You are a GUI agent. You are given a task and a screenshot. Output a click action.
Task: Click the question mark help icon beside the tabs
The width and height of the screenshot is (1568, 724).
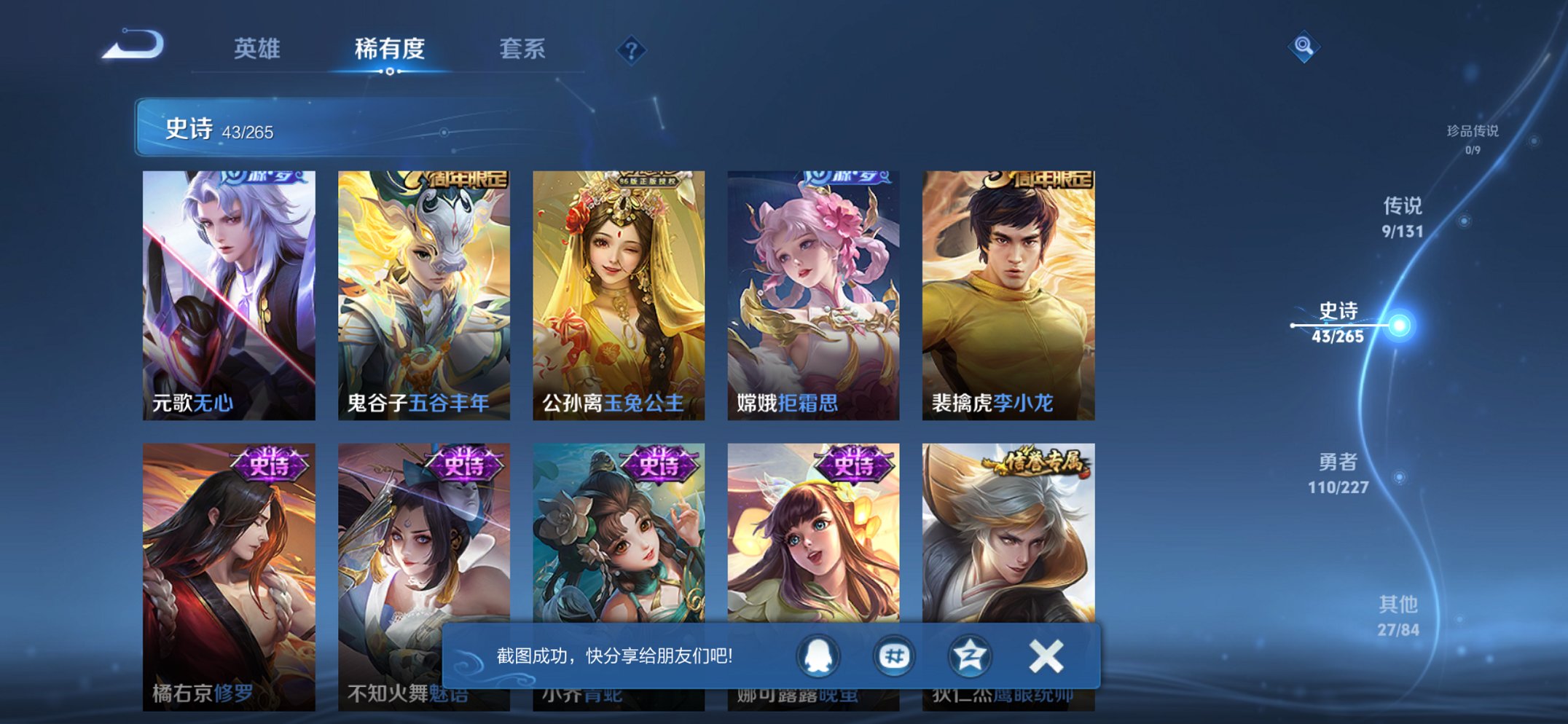pos(632,50)
